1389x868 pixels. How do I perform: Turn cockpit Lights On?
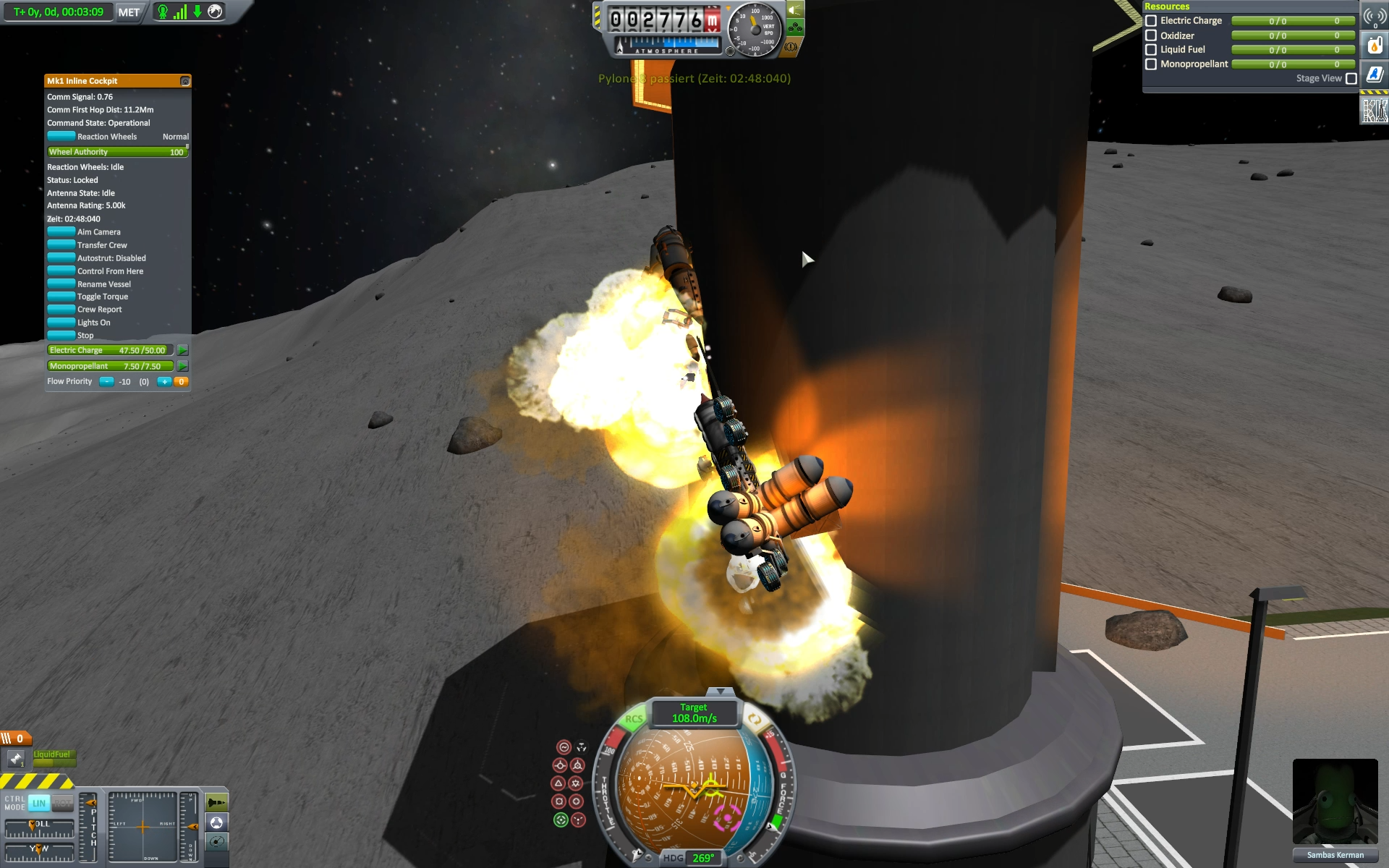click(x=61, y=323)
